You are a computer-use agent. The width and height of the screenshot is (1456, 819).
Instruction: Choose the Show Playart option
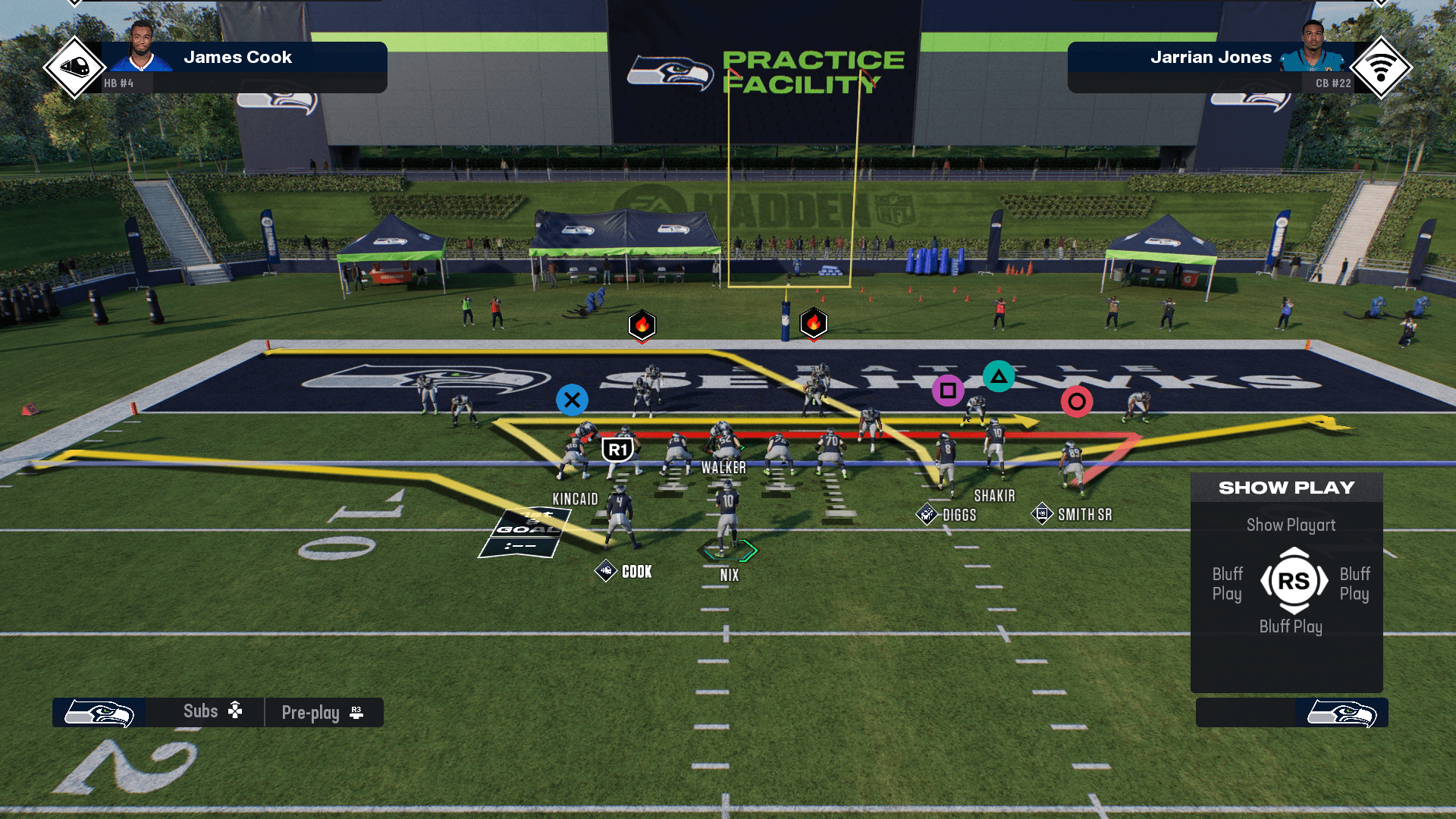[1291, 525]
